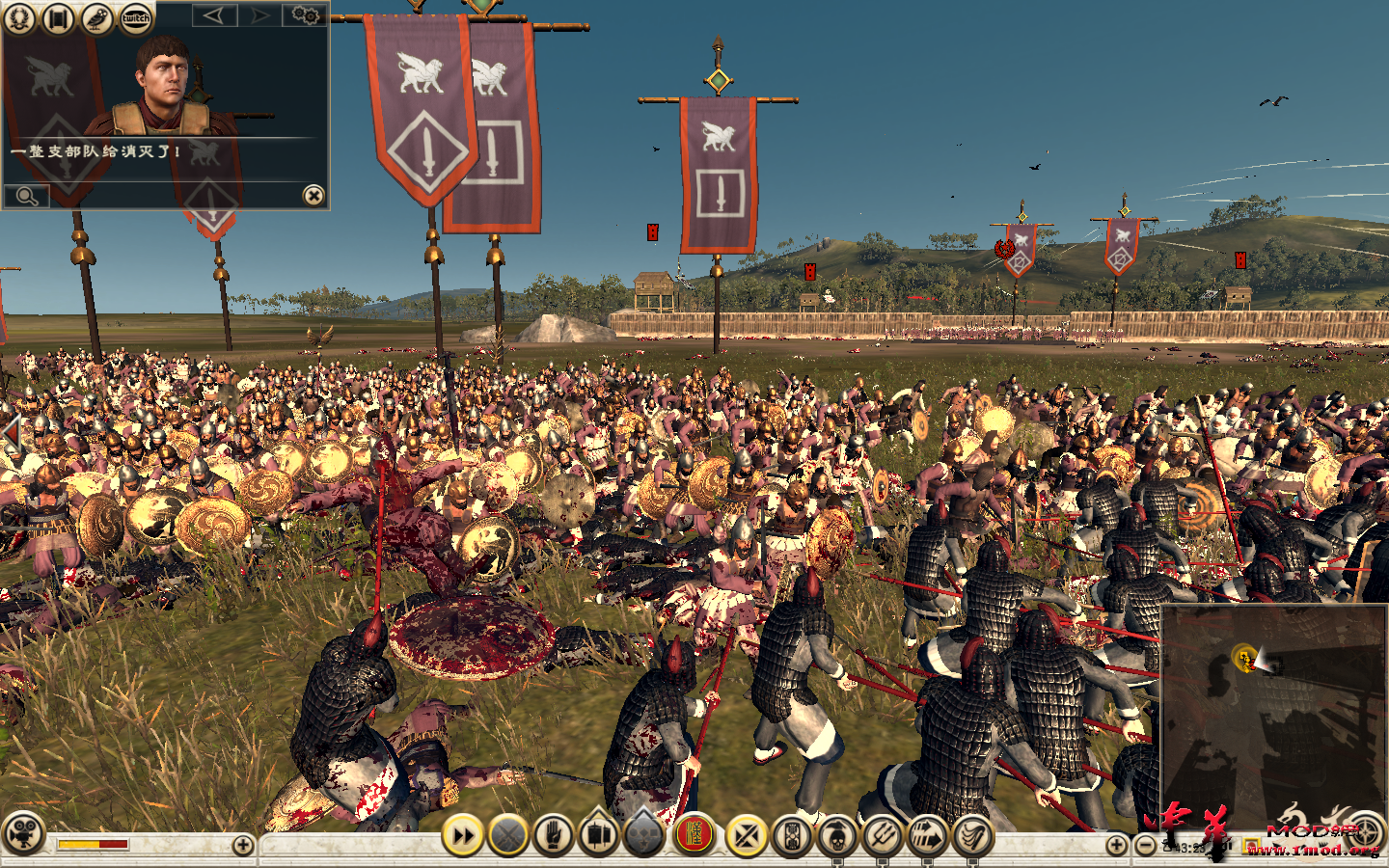Open the scroll records panel icon
This screenshot has width=1389, height=868.
(58, 17)
